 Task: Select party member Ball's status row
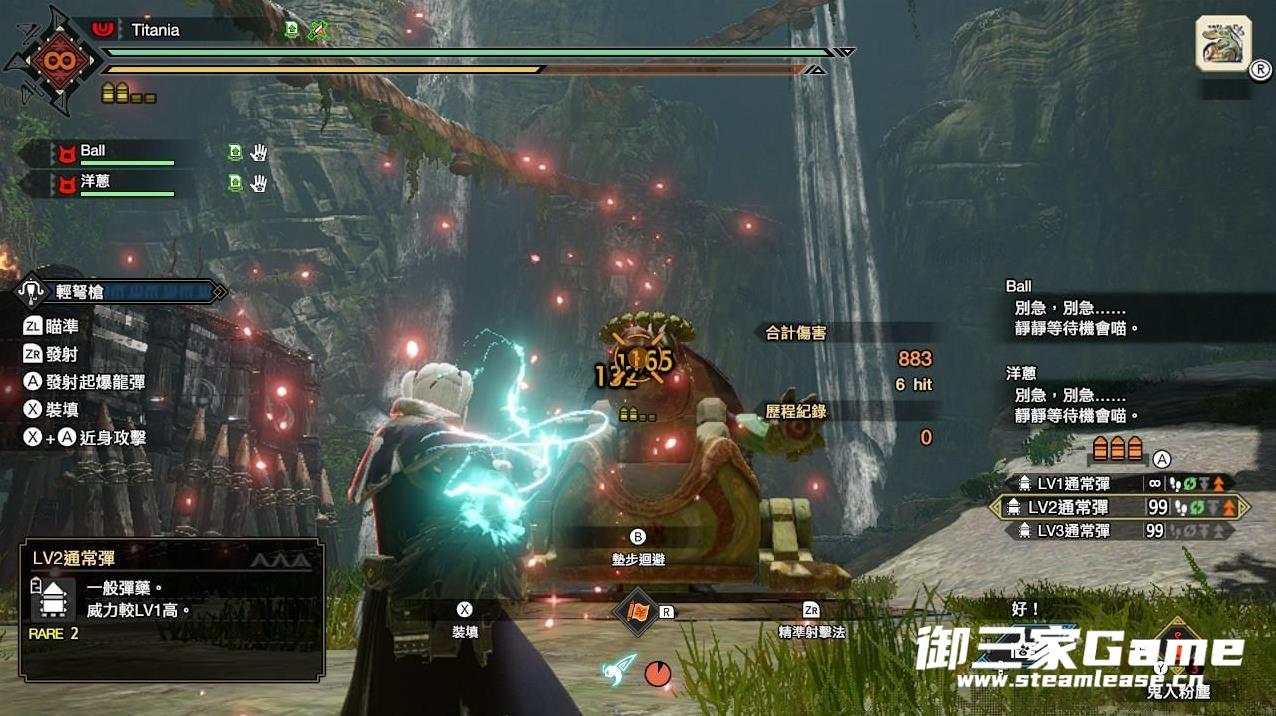(120, 153)
